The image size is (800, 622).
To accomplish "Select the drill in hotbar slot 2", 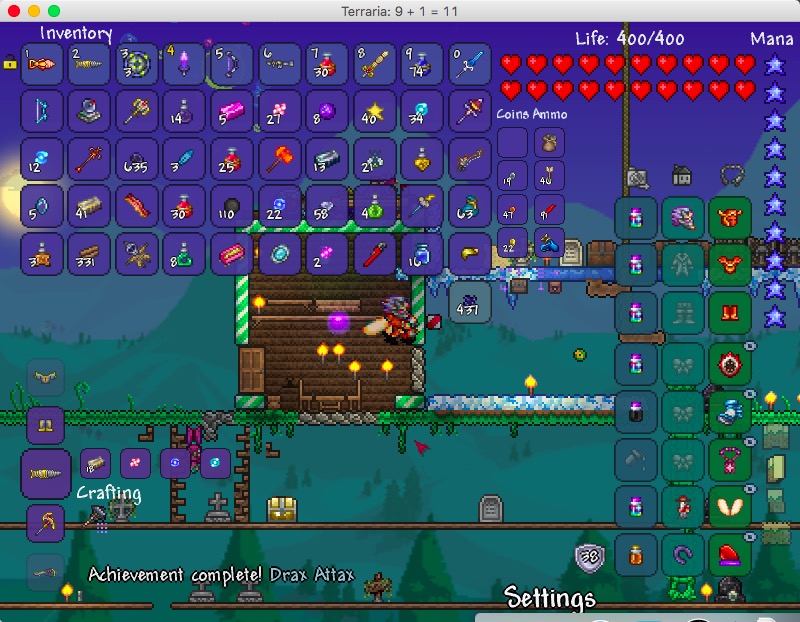I will (87, 64).
